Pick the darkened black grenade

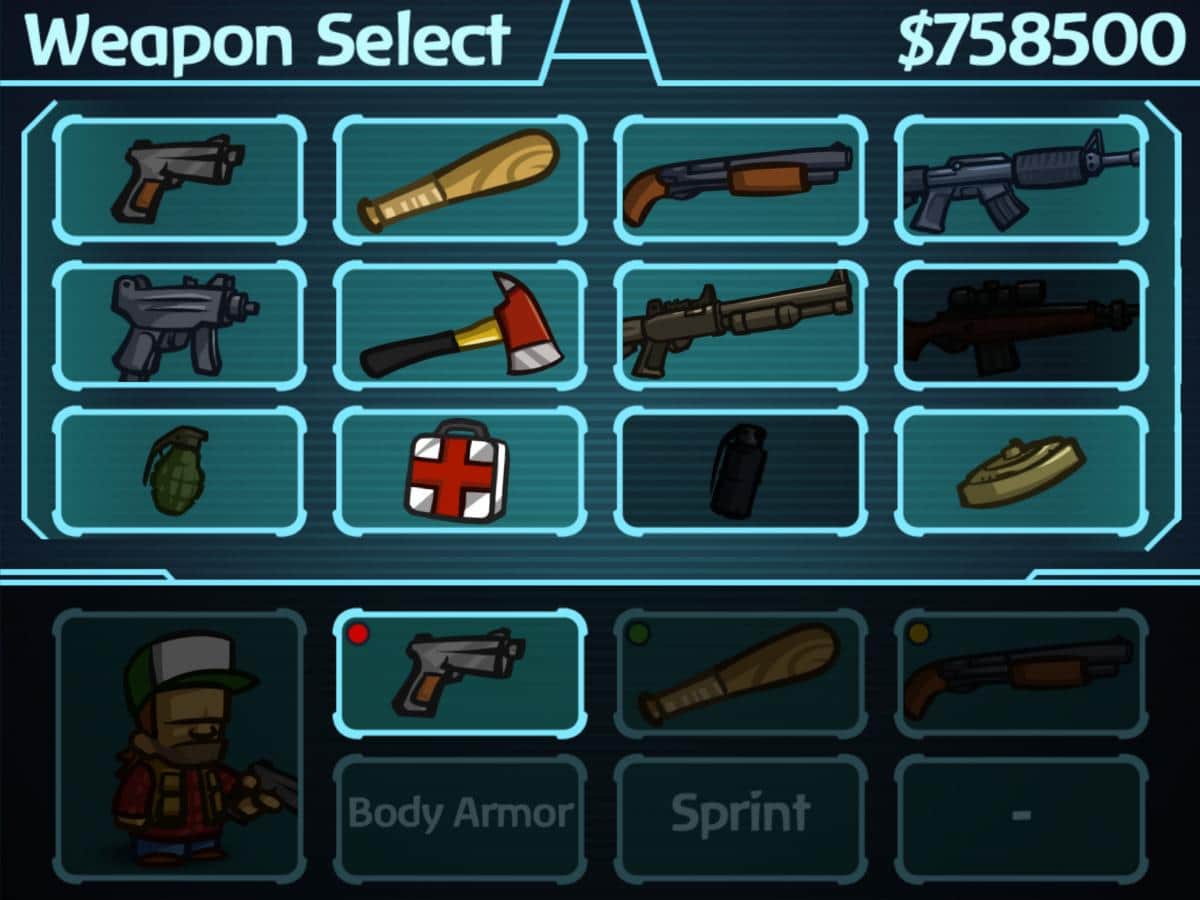(741, 471)
